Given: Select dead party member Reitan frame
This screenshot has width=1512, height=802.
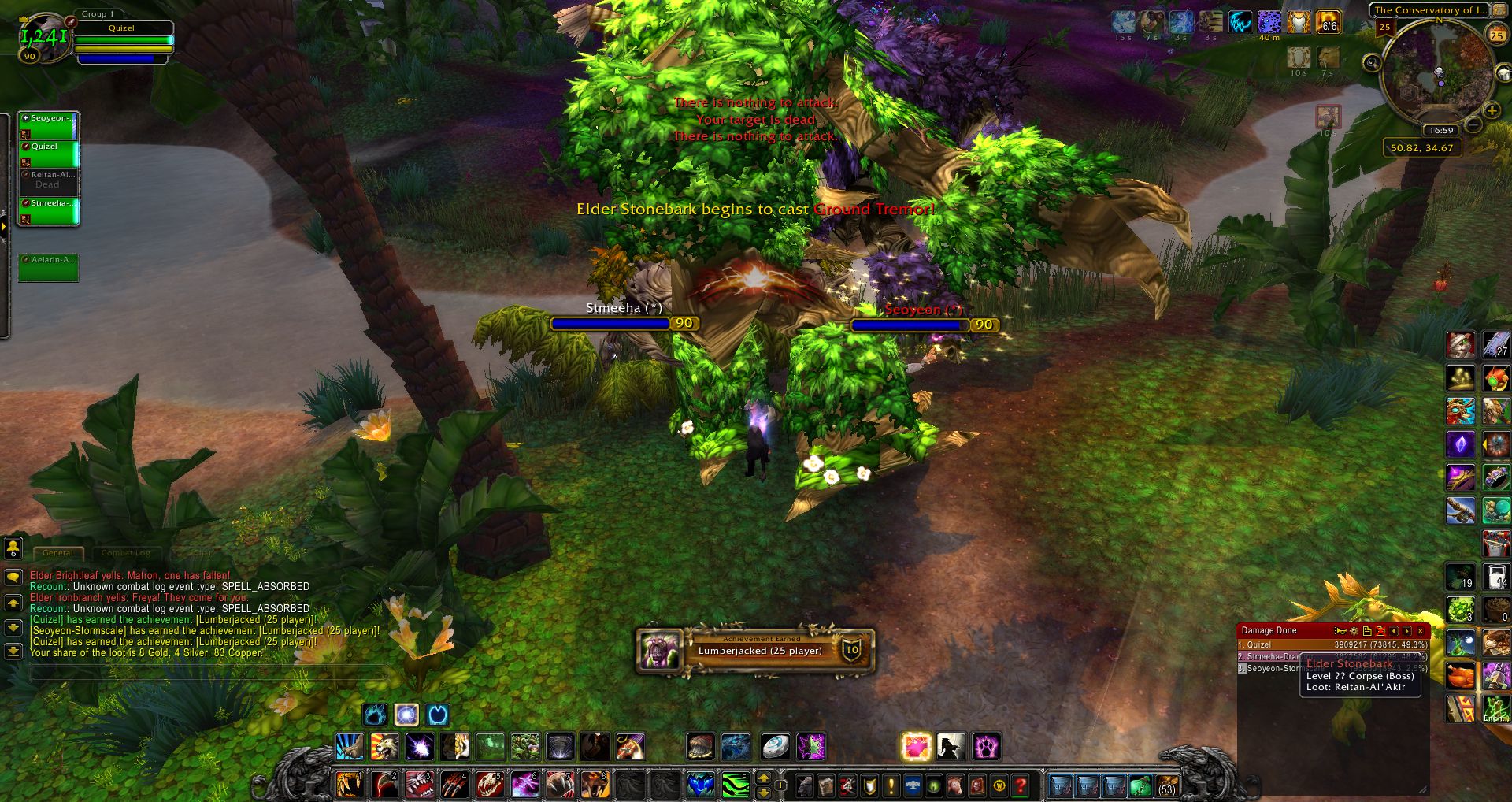Looking at the screenshot, I should (49, 181).
